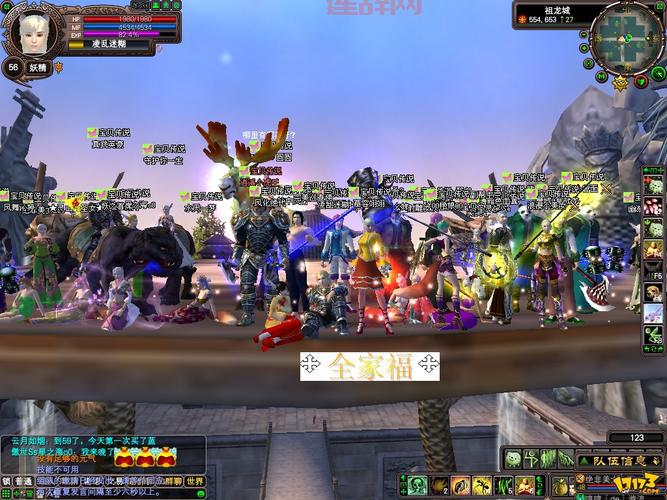
Task: Switch chat to the 世界 channel tab
Action: tap(194, 481)
